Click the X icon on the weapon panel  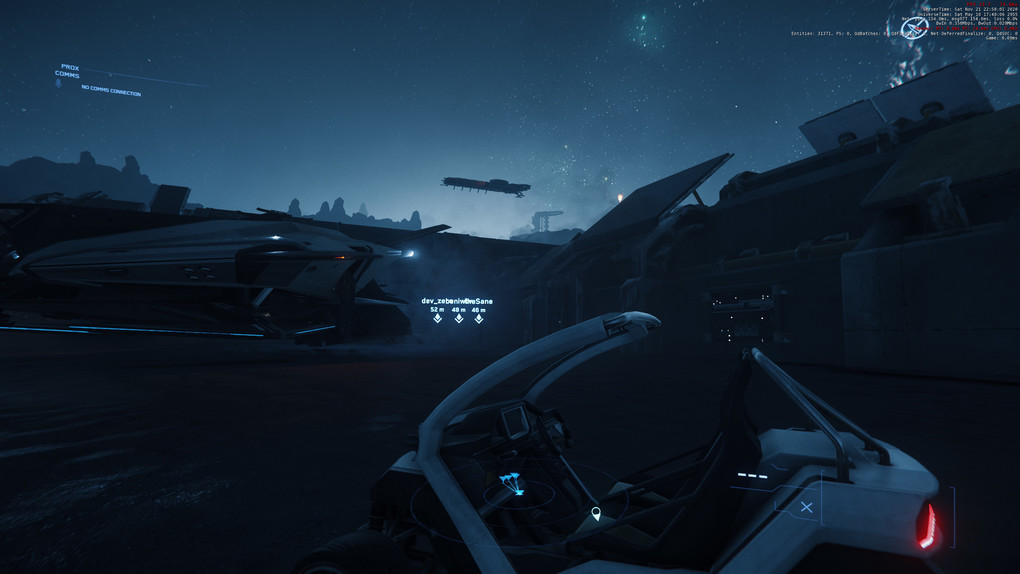[806, 507]
